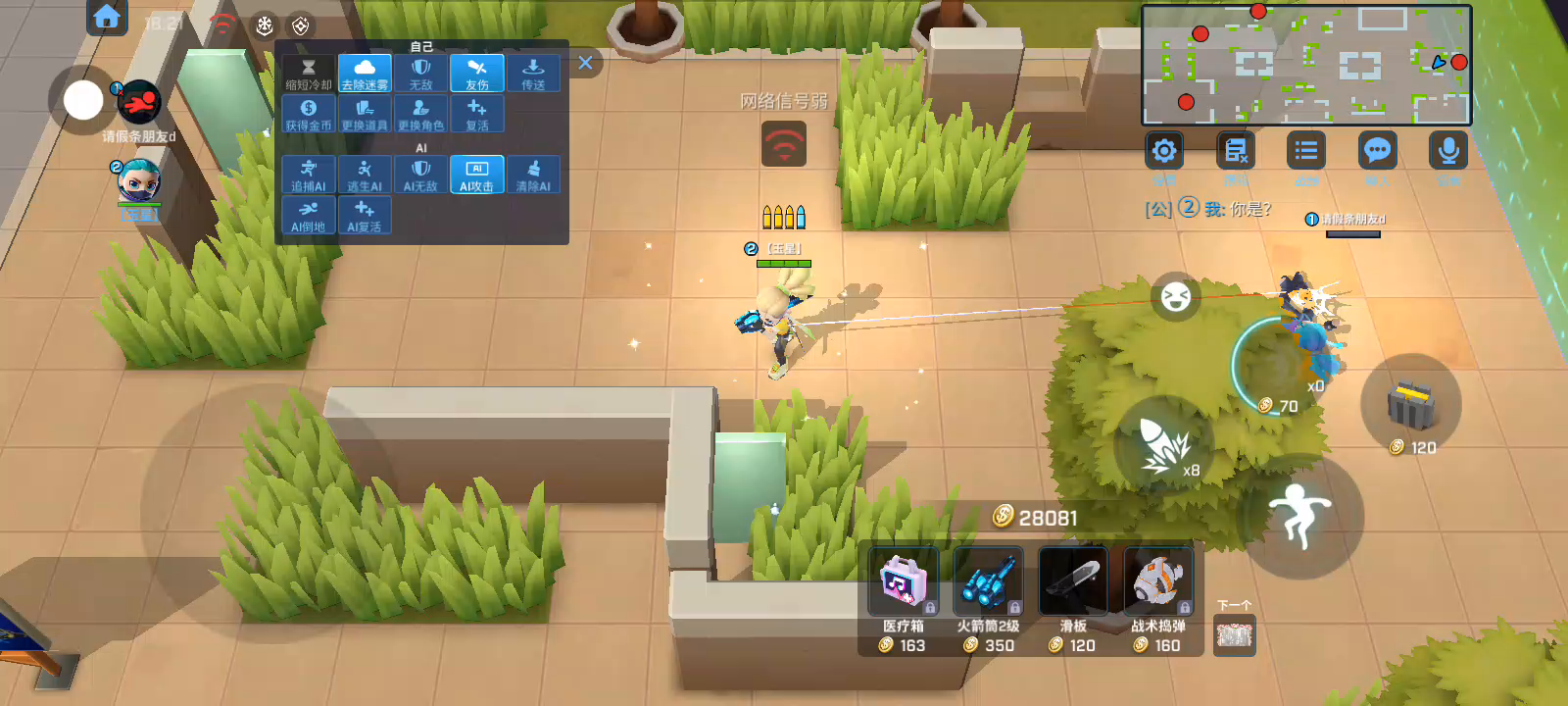
Task: Choose the 更换角色 change character button
Action: (x=420, y=114)
